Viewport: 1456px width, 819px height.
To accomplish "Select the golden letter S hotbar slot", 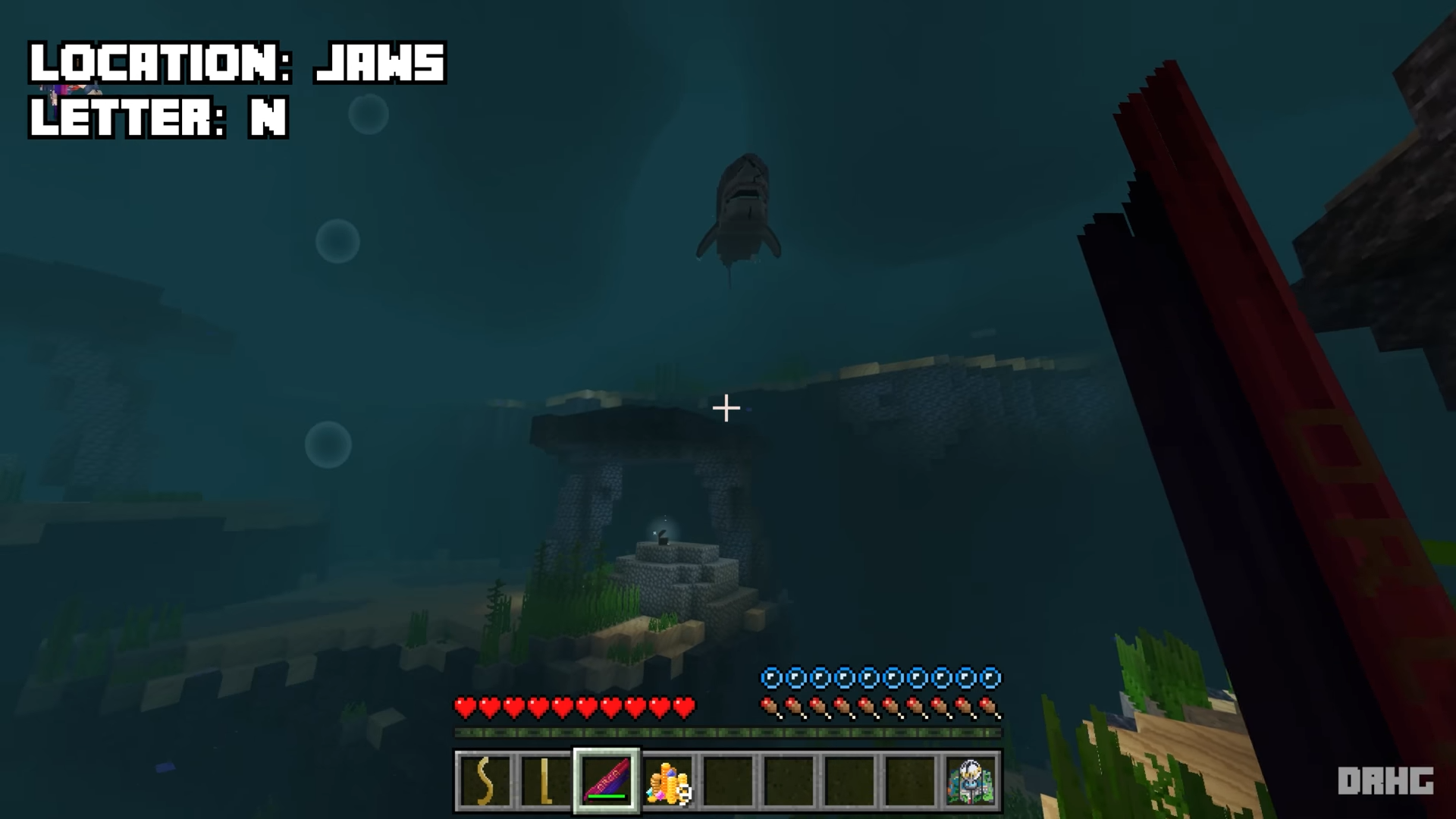I will coord(485,781).
